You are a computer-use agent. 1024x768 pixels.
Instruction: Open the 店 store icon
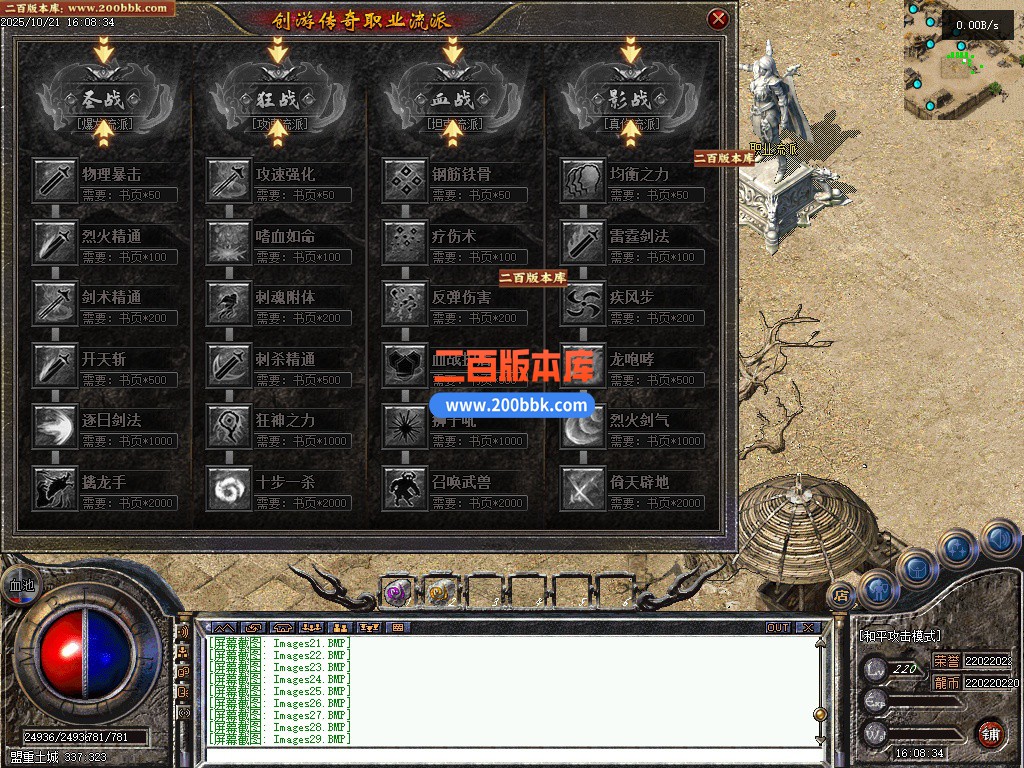click(841, 593)
